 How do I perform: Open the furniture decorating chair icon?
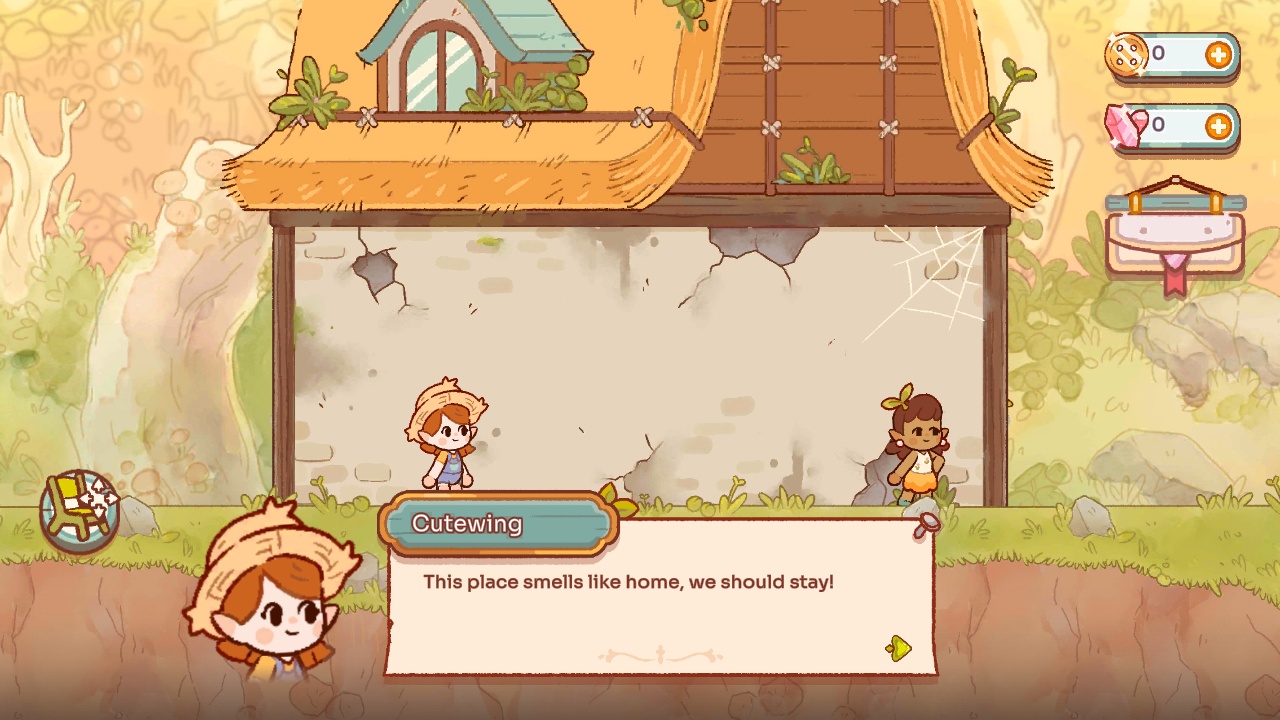click(x=80, y=510)
